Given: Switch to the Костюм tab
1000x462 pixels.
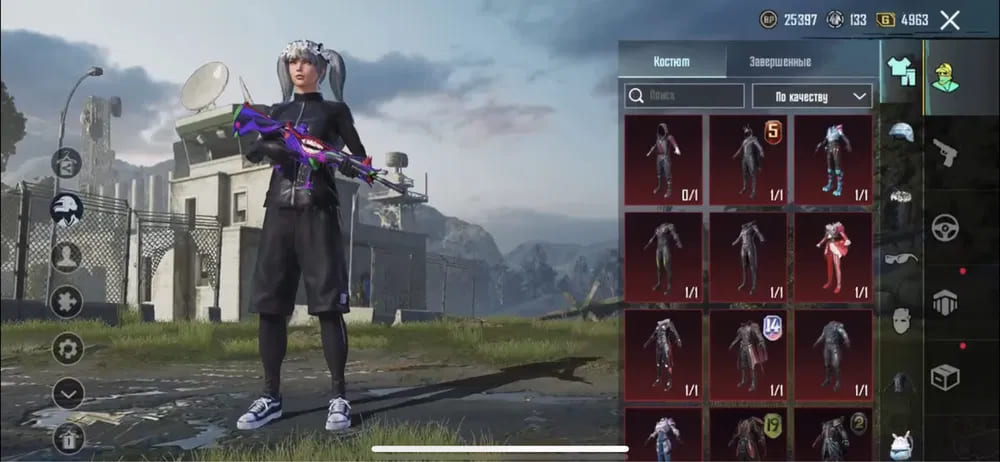Looking at the screenshot, I should (672, 61).
